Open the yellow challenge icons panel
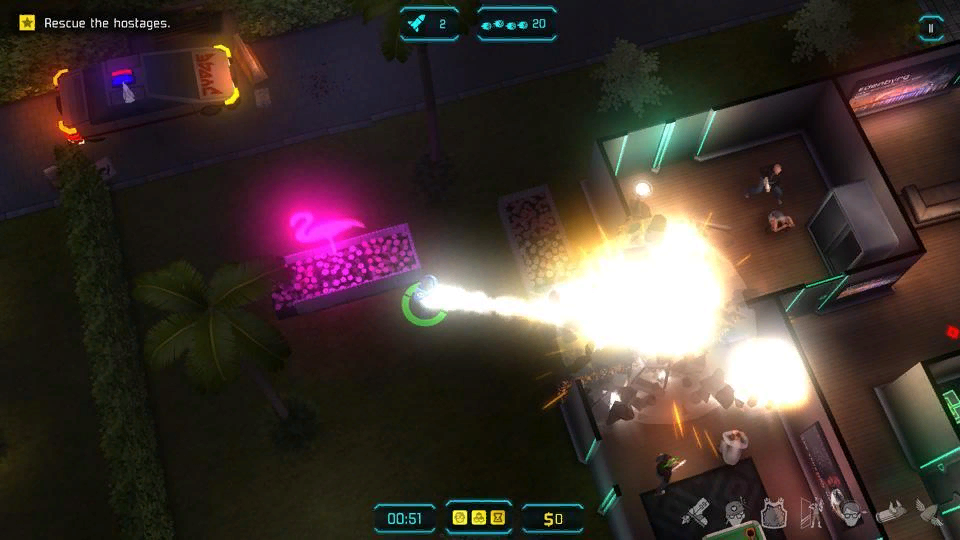This screenshot has height=540, width=960. click(x=478, y=517)
